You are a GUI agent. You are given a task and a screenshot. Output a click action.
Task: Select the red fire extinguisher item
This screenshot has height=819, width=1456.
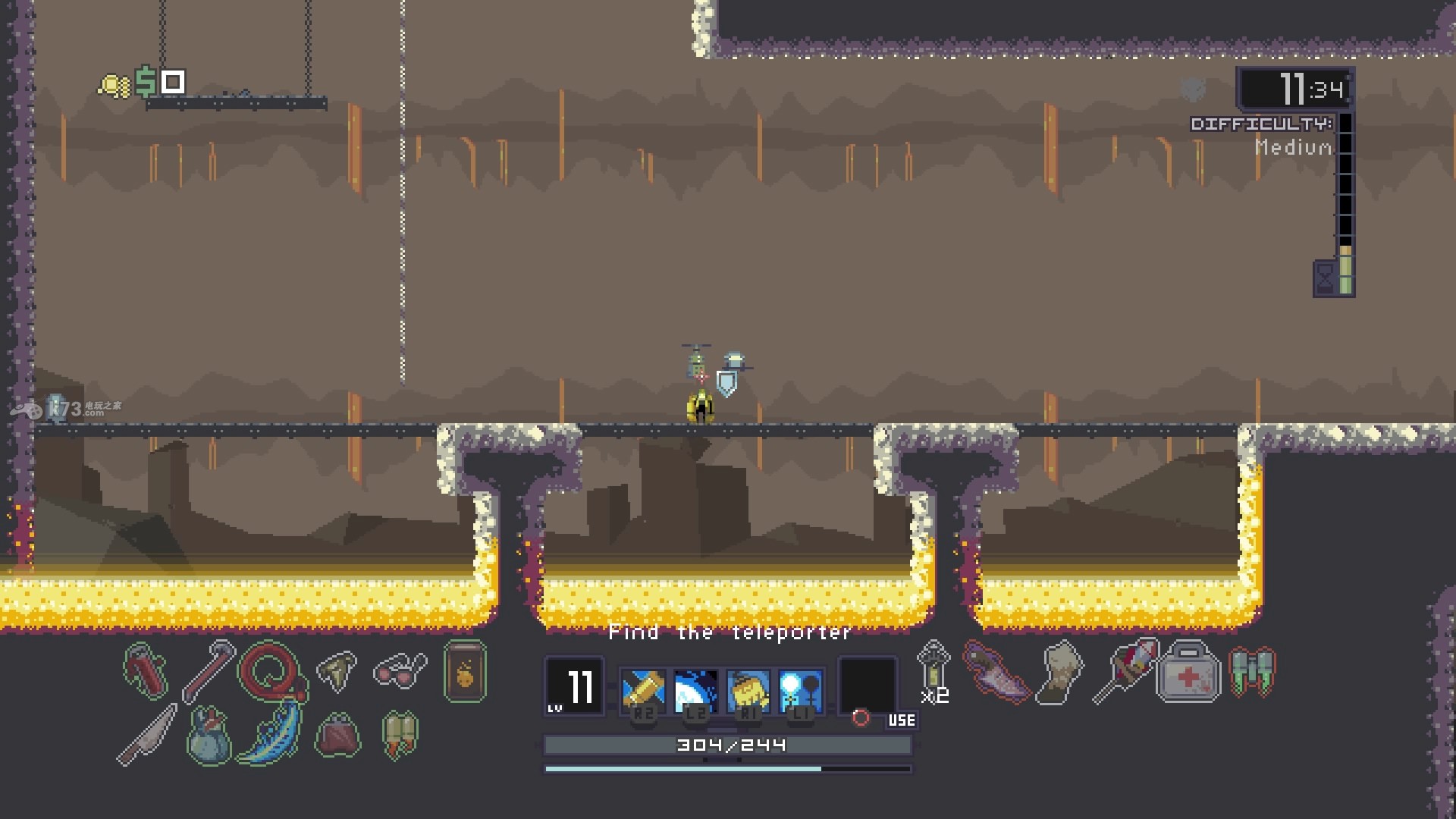pyautogui.click(x=147, y=671)
